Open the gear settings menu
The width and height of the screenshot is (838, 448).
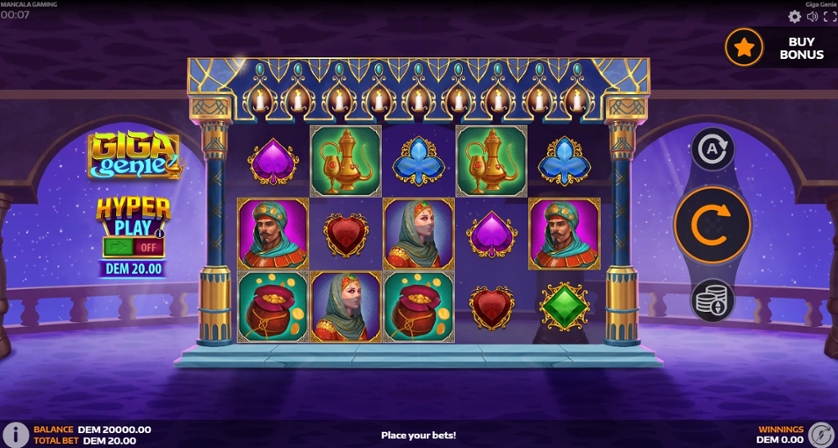(x=795, y=16)
